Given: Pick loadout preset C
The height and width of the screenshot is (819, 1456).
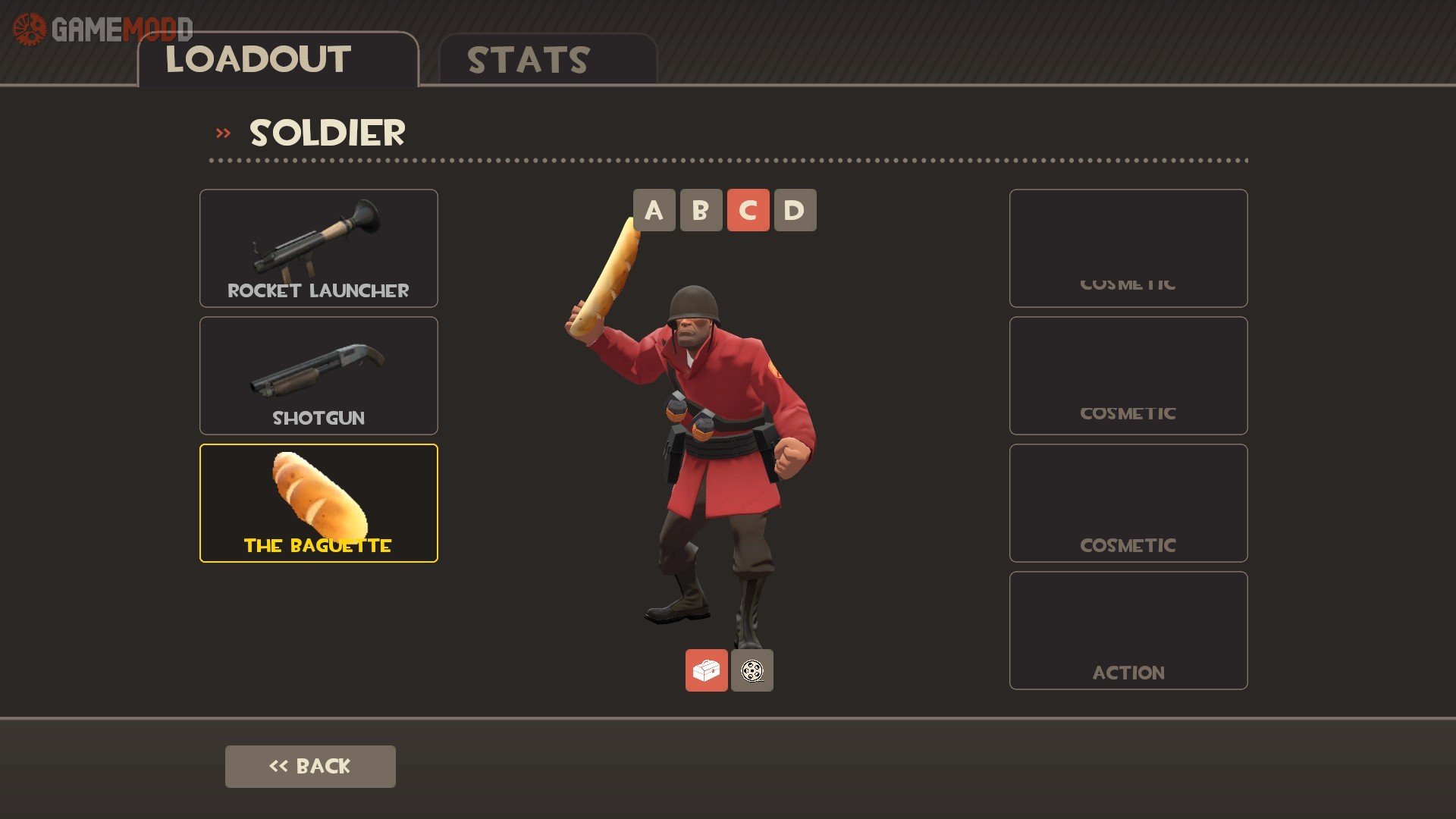Looking at the screenshot, I should [x=748, y=210].
